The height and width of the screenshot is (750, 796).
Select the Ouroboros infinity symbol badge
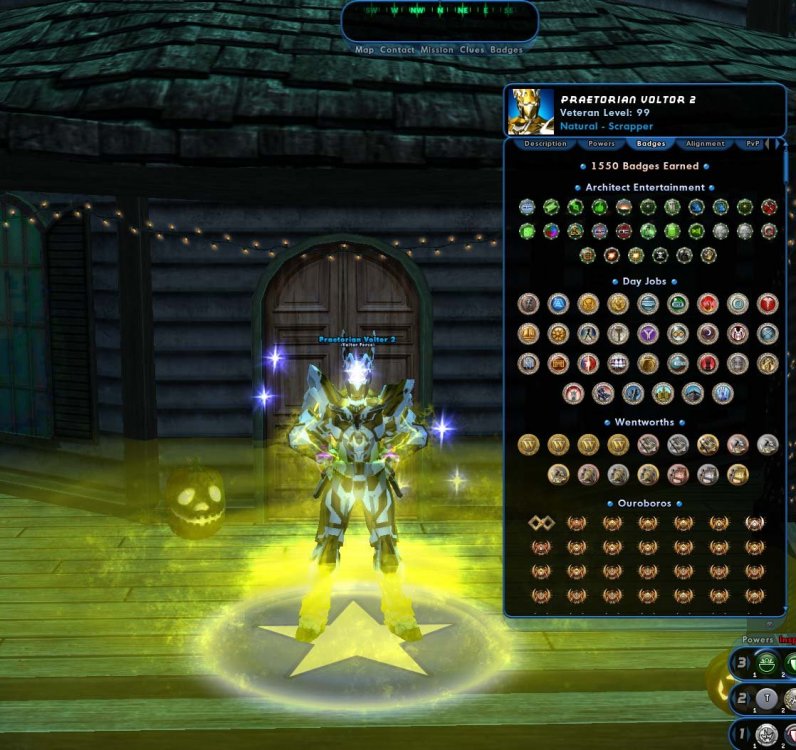pyautogui.click(x=541, y=523)
